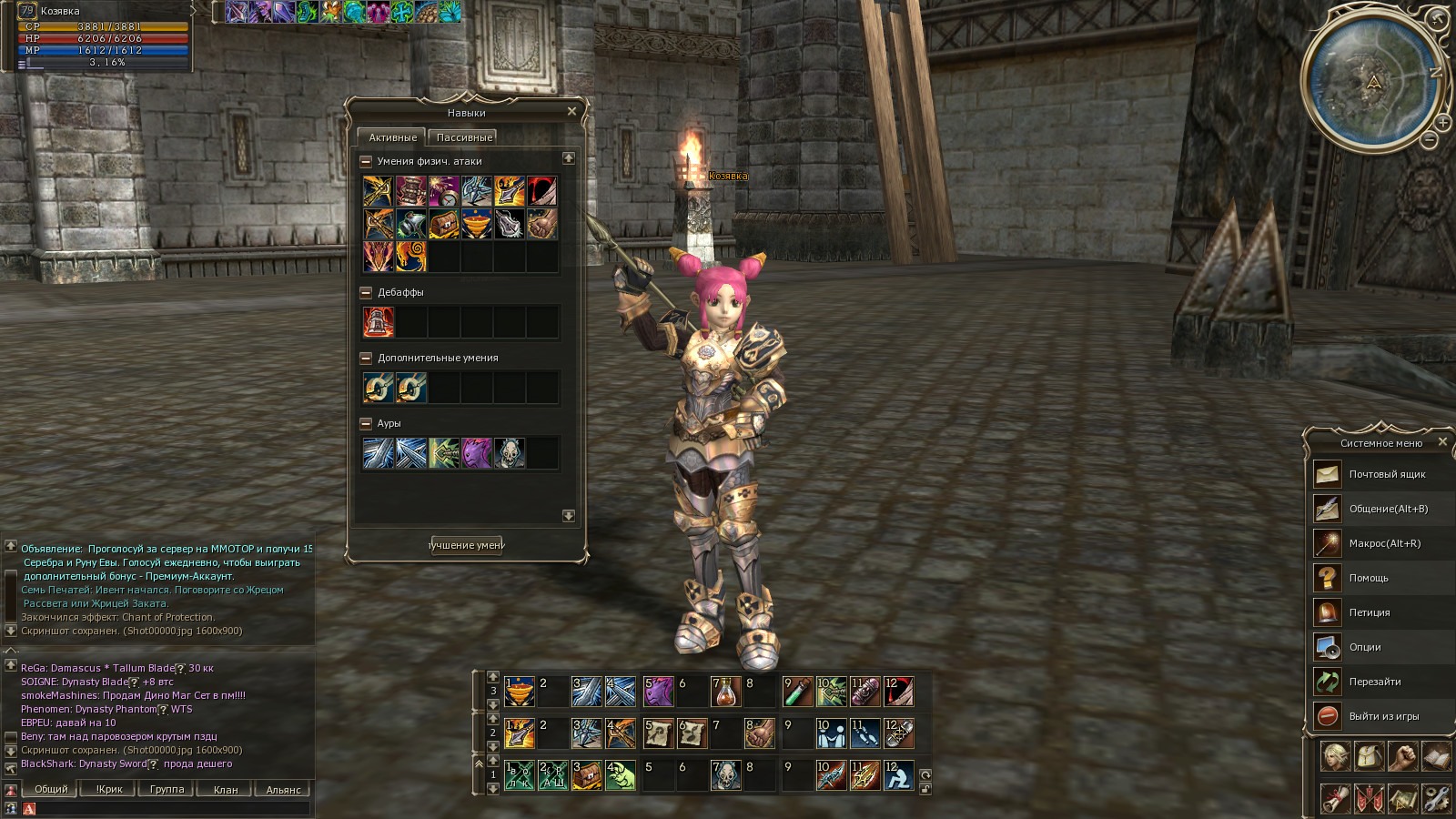Open the Макрос menu entry
1456x819 pixels.
(x=1383, y=543)
